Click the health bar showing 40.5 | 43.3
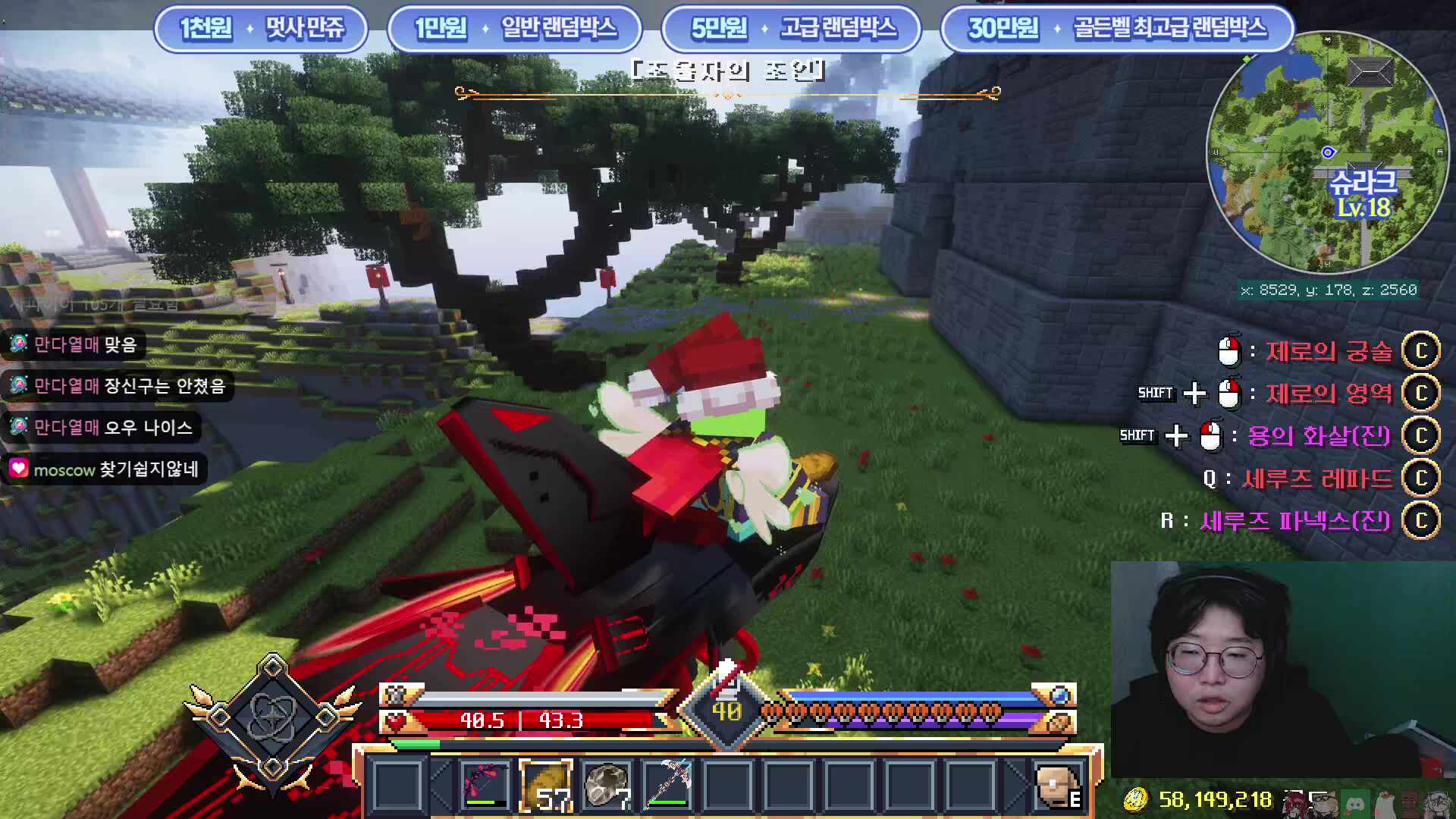The height and width of the screenshot is (819, 1456). [x=522, y=721]
